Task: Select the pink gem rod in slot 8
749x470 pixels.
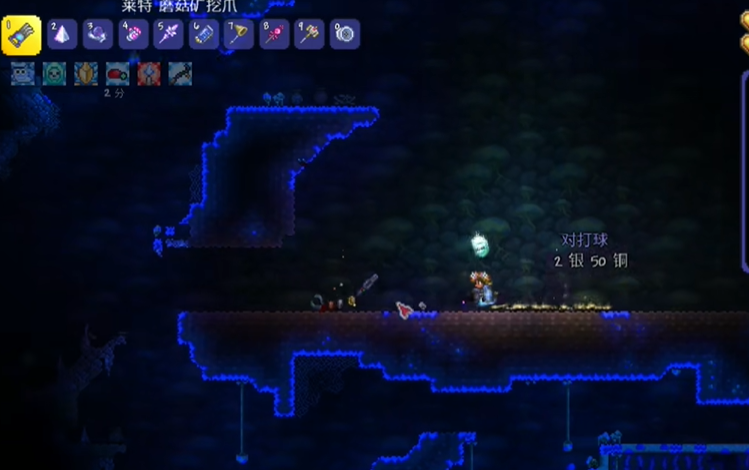Action: (274, 35)
